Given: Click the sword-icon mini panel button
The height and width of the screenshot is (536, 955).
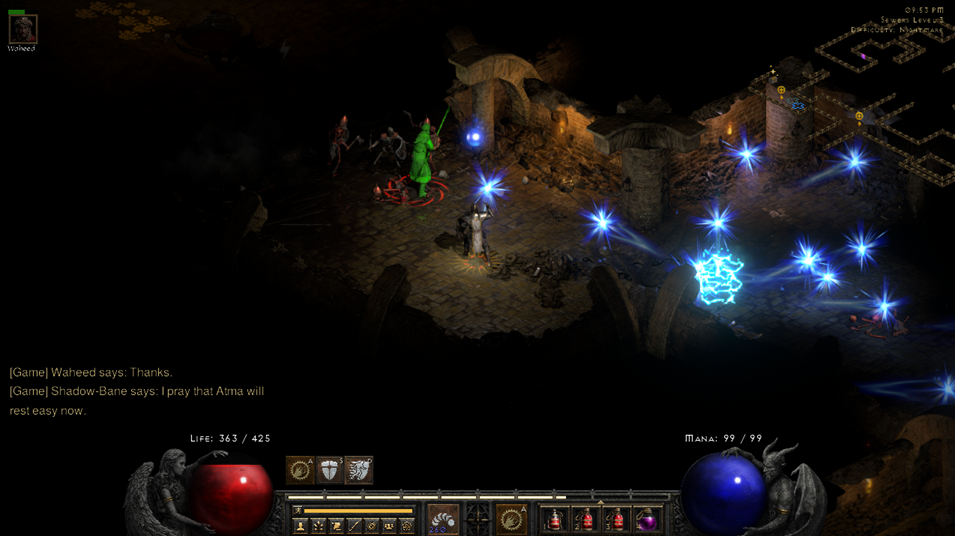Looking at the screenshot, I should pos(354,525).
